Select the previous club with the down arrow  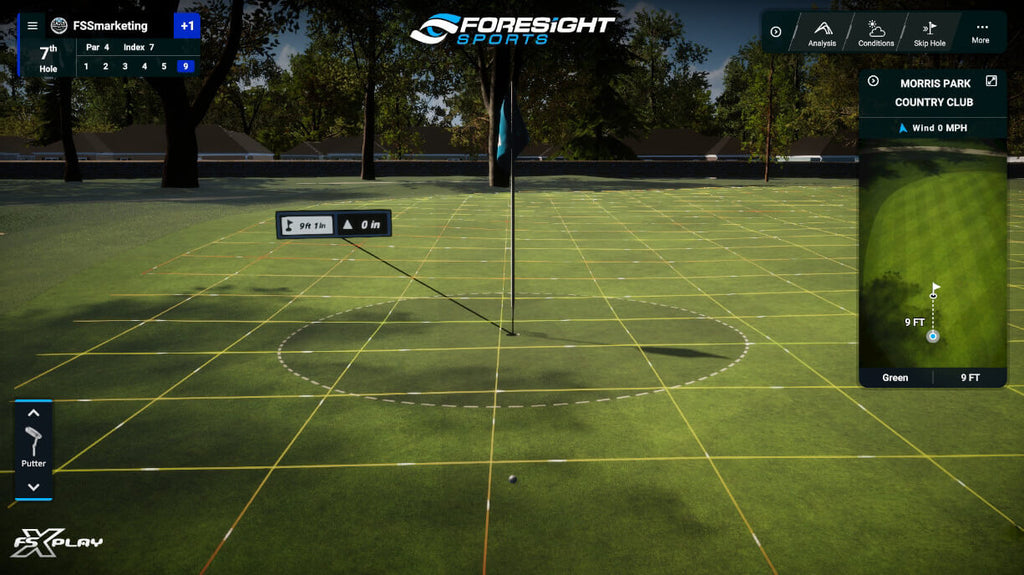(x=33, y=487)
